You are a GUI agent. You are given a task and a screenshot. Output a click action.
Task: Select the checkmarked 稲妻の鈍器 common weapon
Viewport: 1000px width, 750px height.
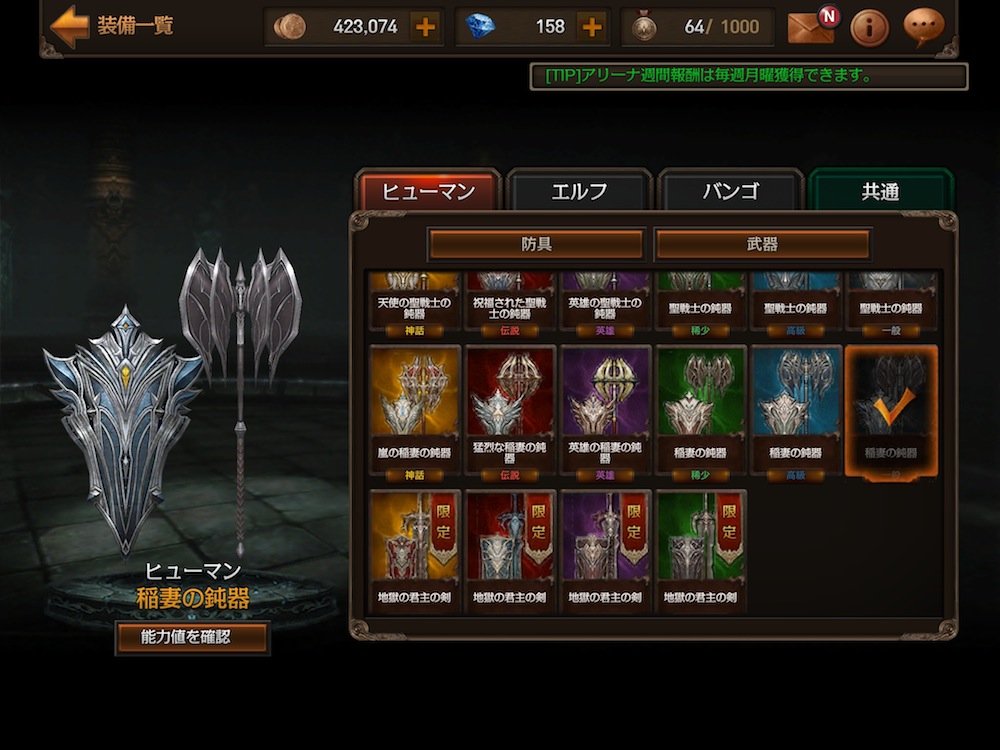point(891,410)
